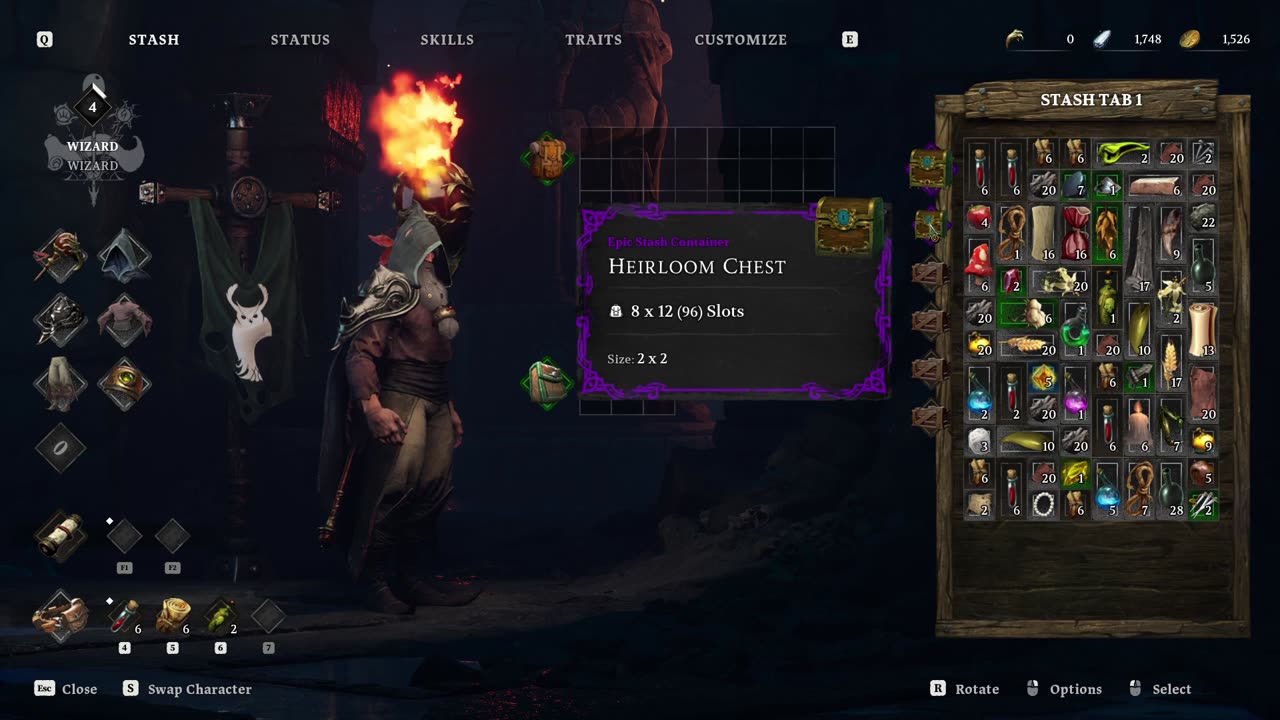Screen dimensions: 1280x720
Task: Select the equipped shirt chest slot
Action: click(x=125, y=320)
